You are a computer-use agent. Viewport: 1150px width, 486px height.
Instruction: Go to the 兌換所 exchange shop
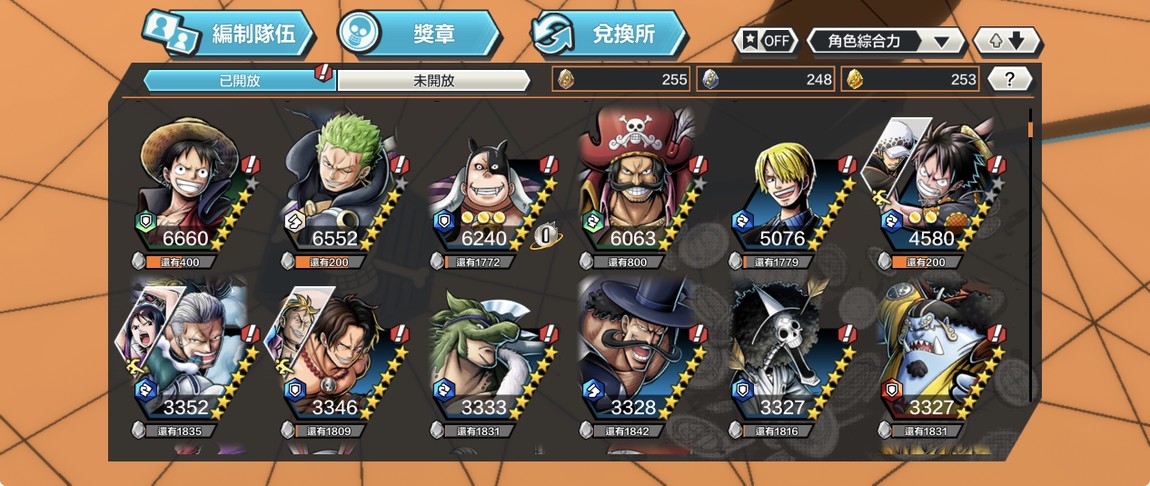[608, 34]
